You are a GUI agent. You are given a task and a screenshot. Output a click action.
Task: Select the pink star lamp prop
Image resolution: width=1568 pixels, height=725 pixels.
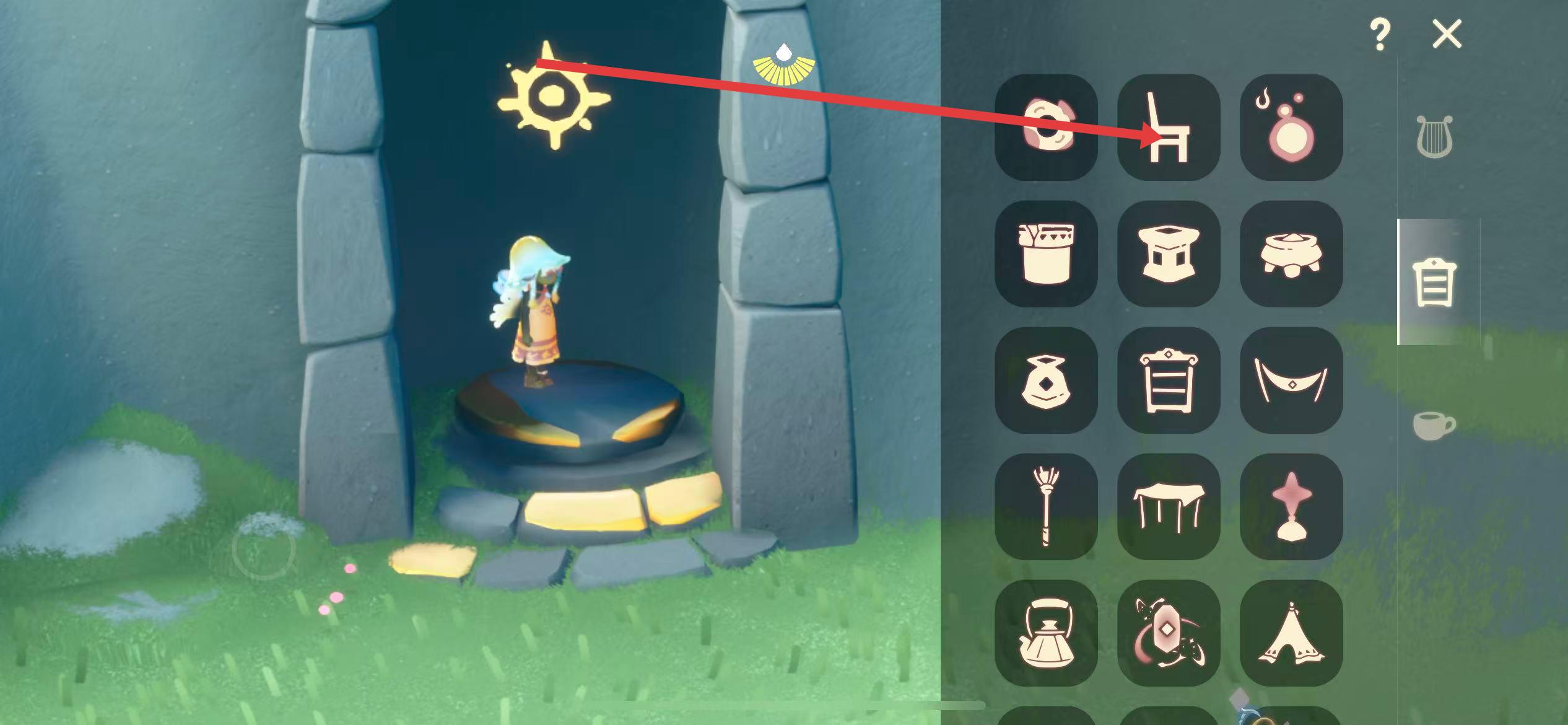point(1291,506)
